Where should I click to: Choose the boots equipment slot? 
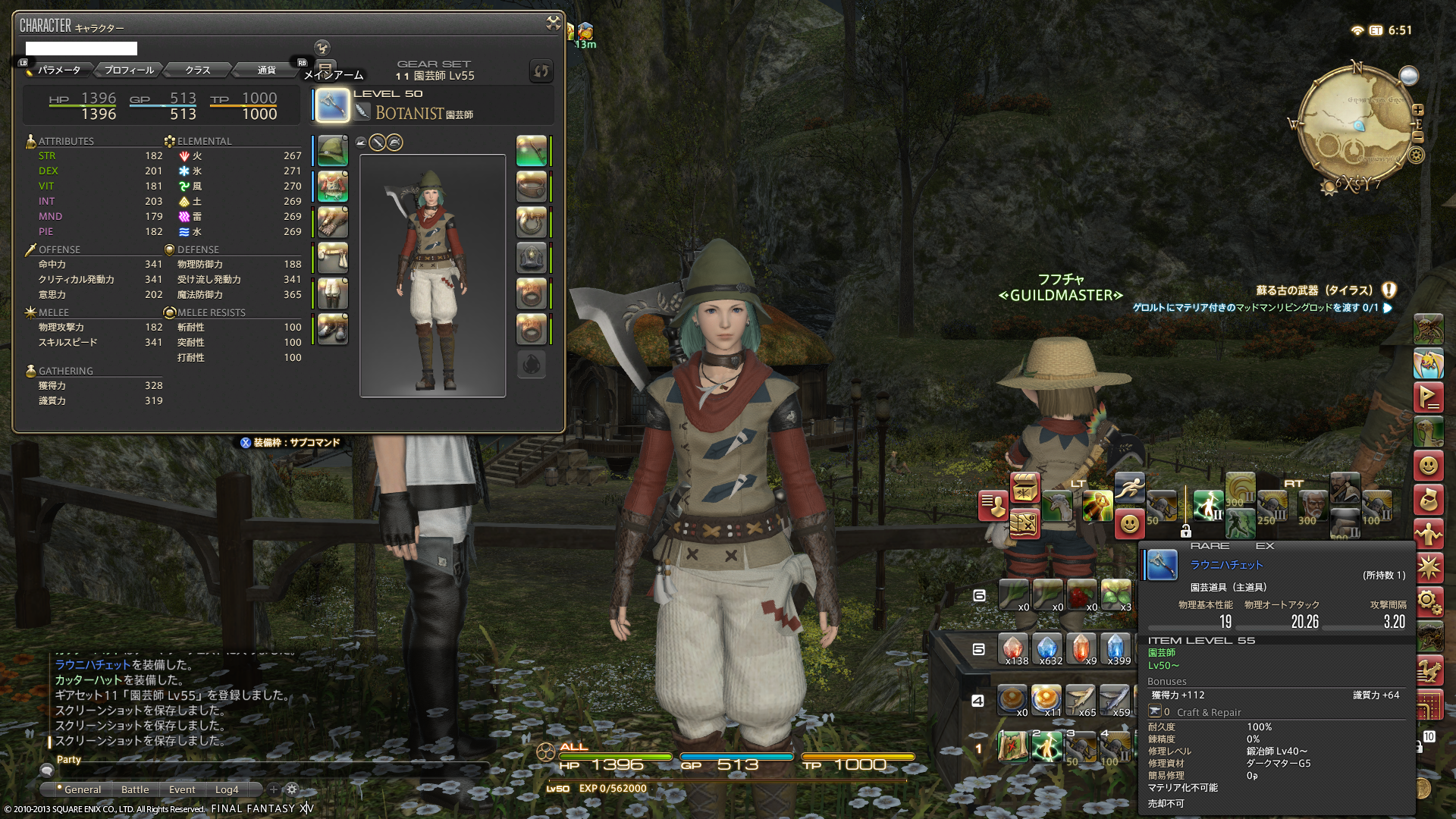[x=332, y=329]
